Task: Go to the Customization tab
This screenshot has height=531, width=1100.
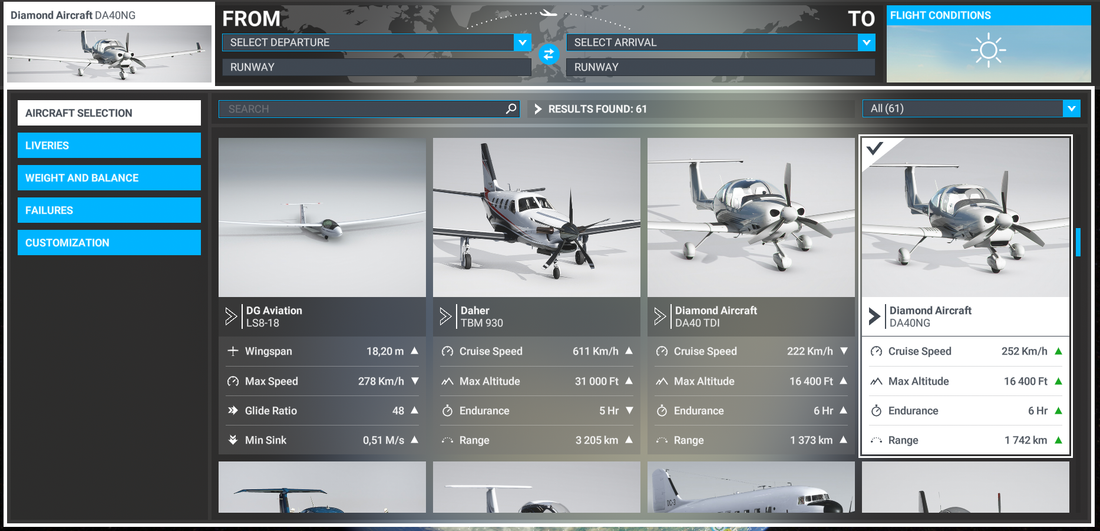Action: pos(109,243)
